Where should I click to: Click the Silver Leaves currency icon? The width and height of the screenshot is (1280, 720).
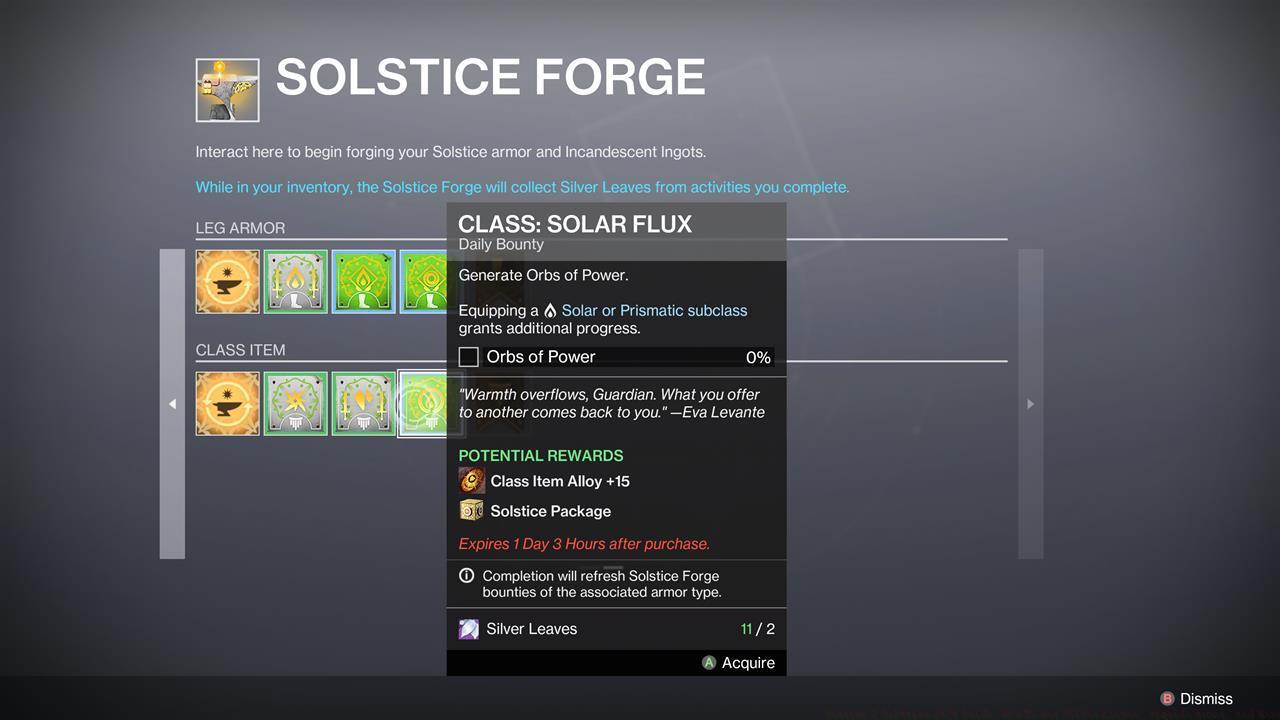[468, 629]
